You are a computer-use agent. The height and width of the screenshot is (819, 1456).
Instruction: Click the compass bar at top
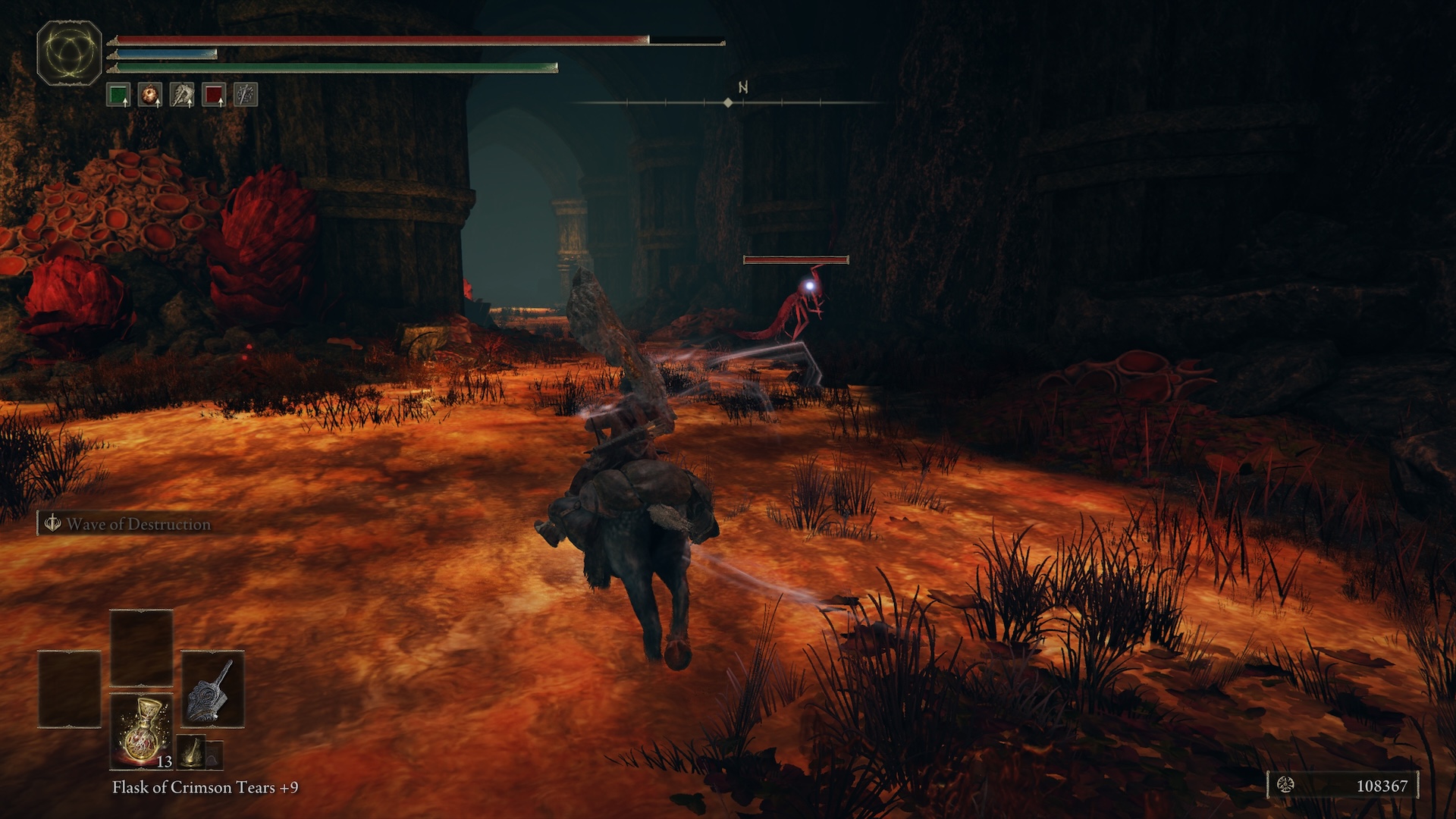pos(728,102)
